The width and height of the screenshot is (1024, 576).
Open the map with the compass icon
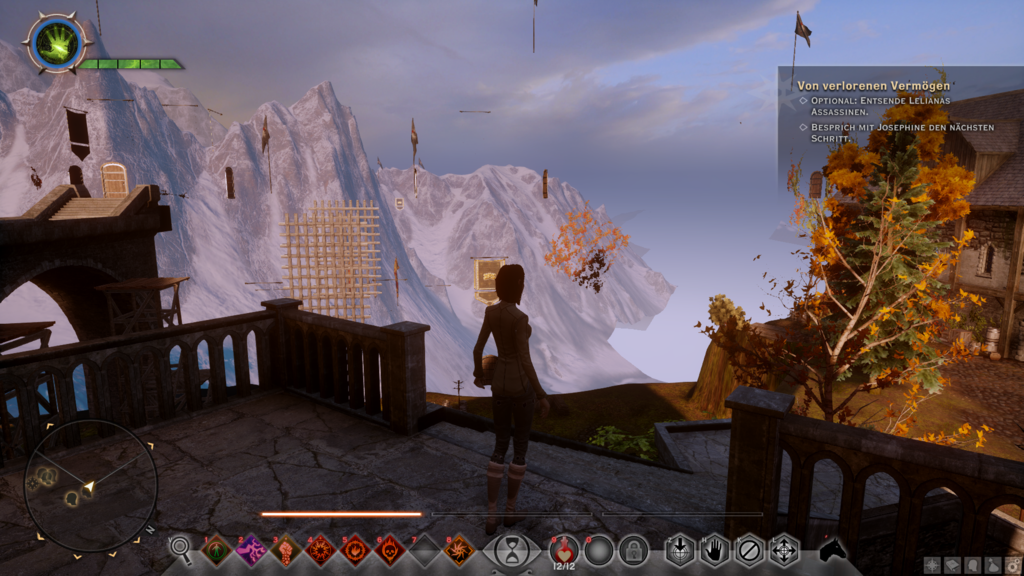click(933, 566)
